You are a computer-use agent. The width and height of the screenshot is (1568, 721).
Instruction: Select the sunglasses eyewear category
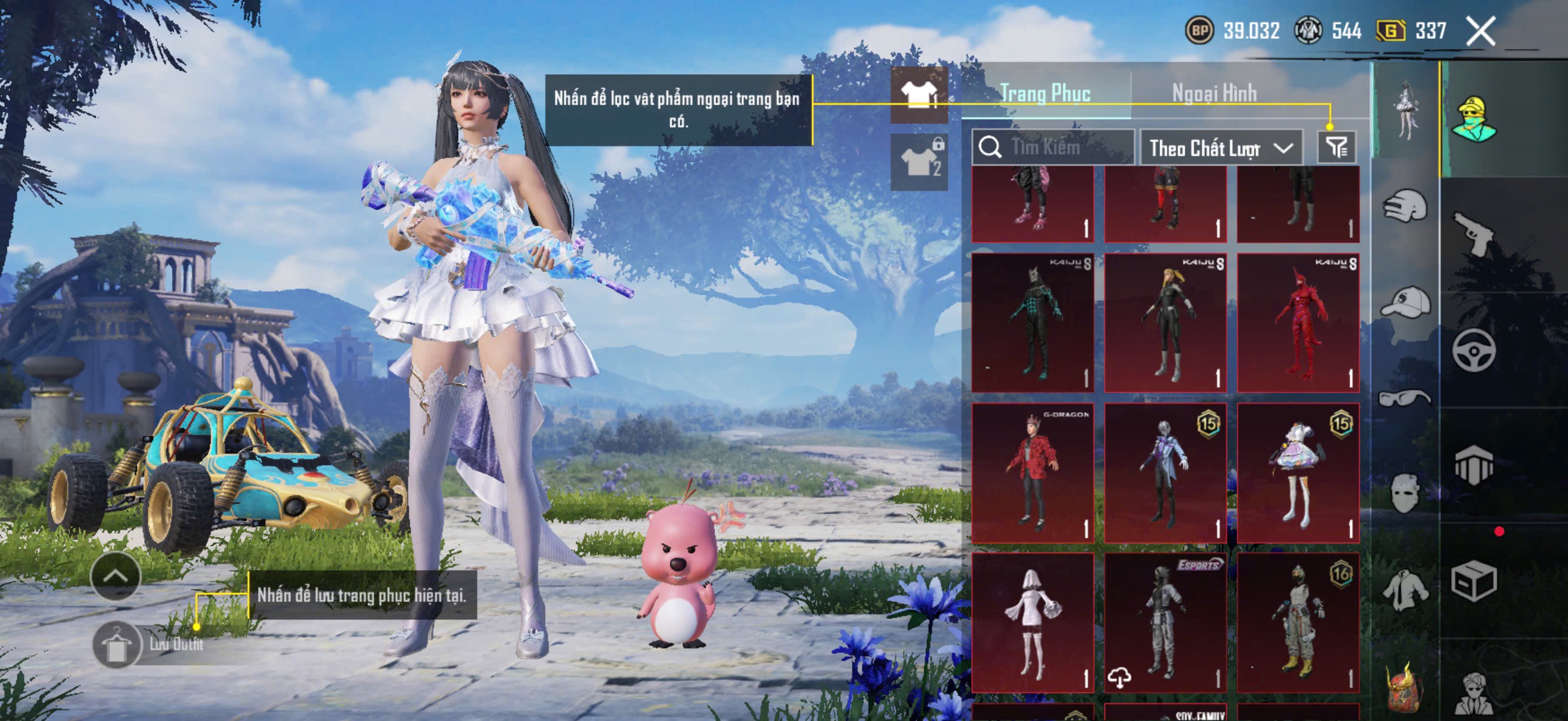[1405, 398]
